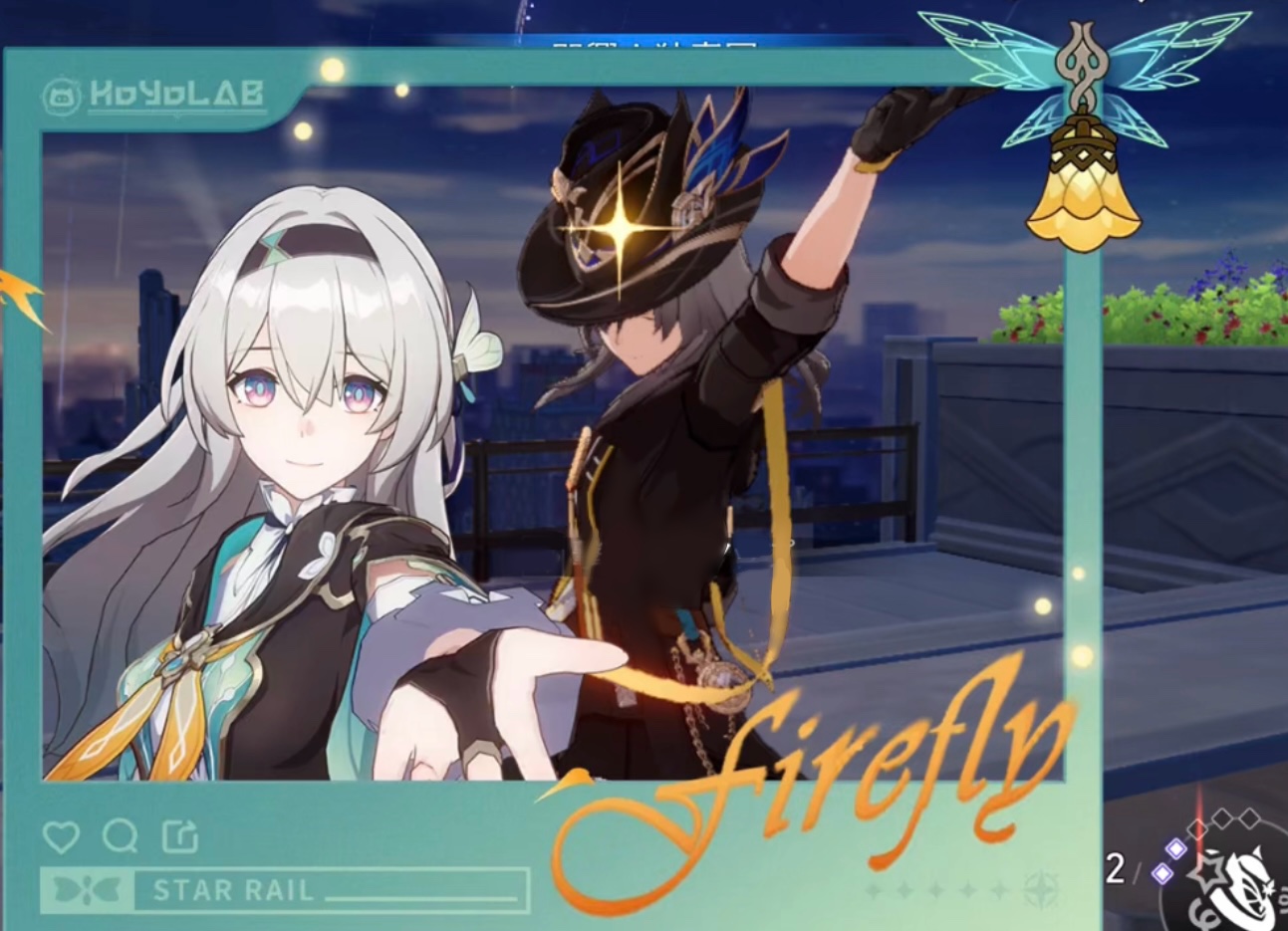This screenshot has height=931, width=1288.
Task: Like the photo with the heart icon
Action: pos(62,837)
